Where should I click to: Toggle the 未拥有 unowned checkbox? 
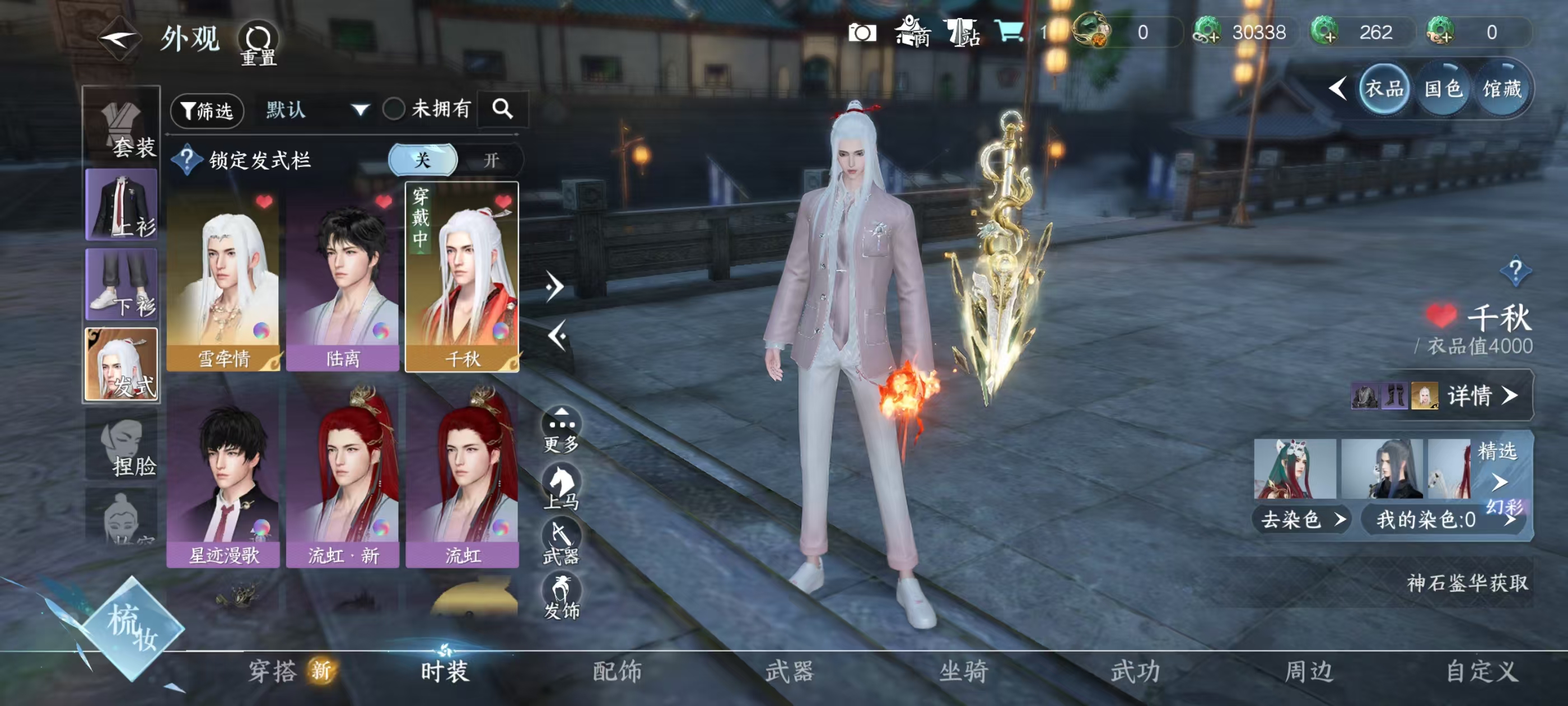click(x=394, y=110)
